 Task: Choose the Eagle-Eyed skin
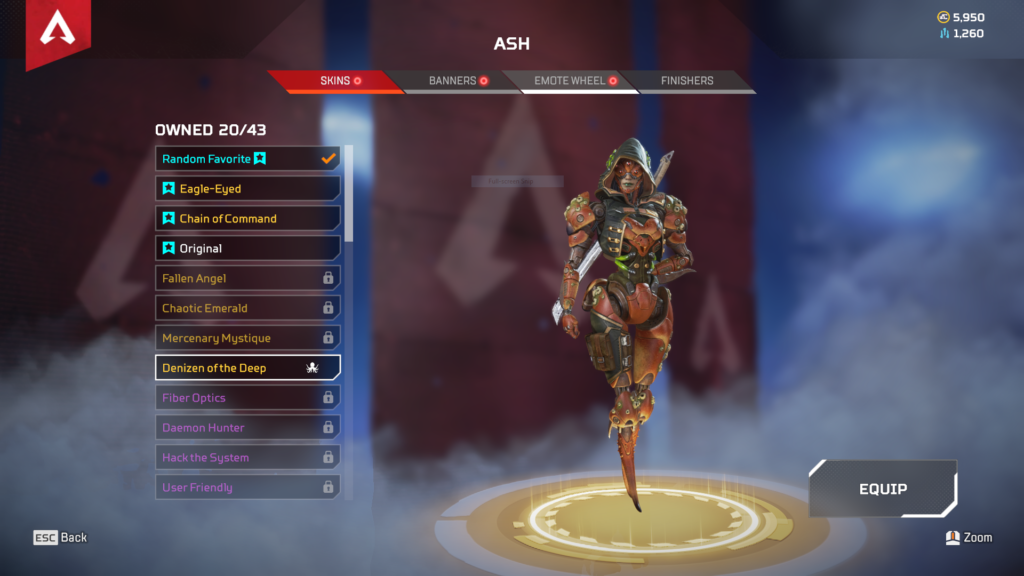point(247,189)
